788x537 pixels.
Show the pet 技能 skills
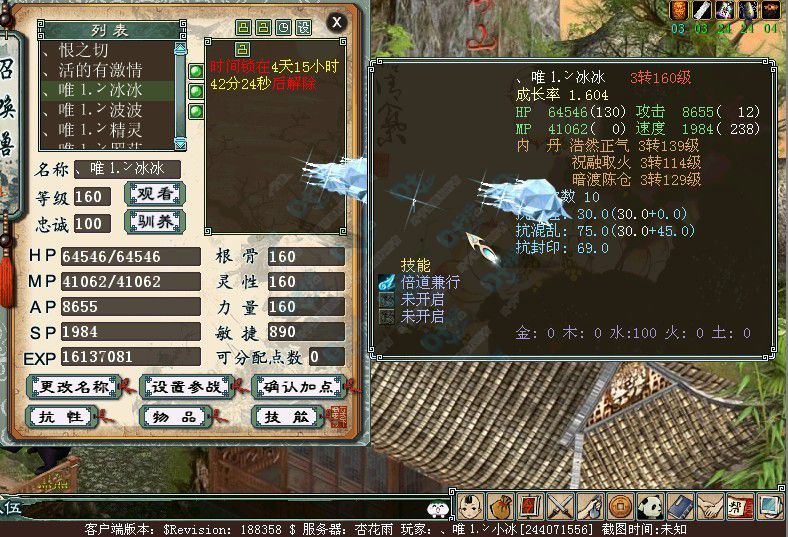click(286, 416)
